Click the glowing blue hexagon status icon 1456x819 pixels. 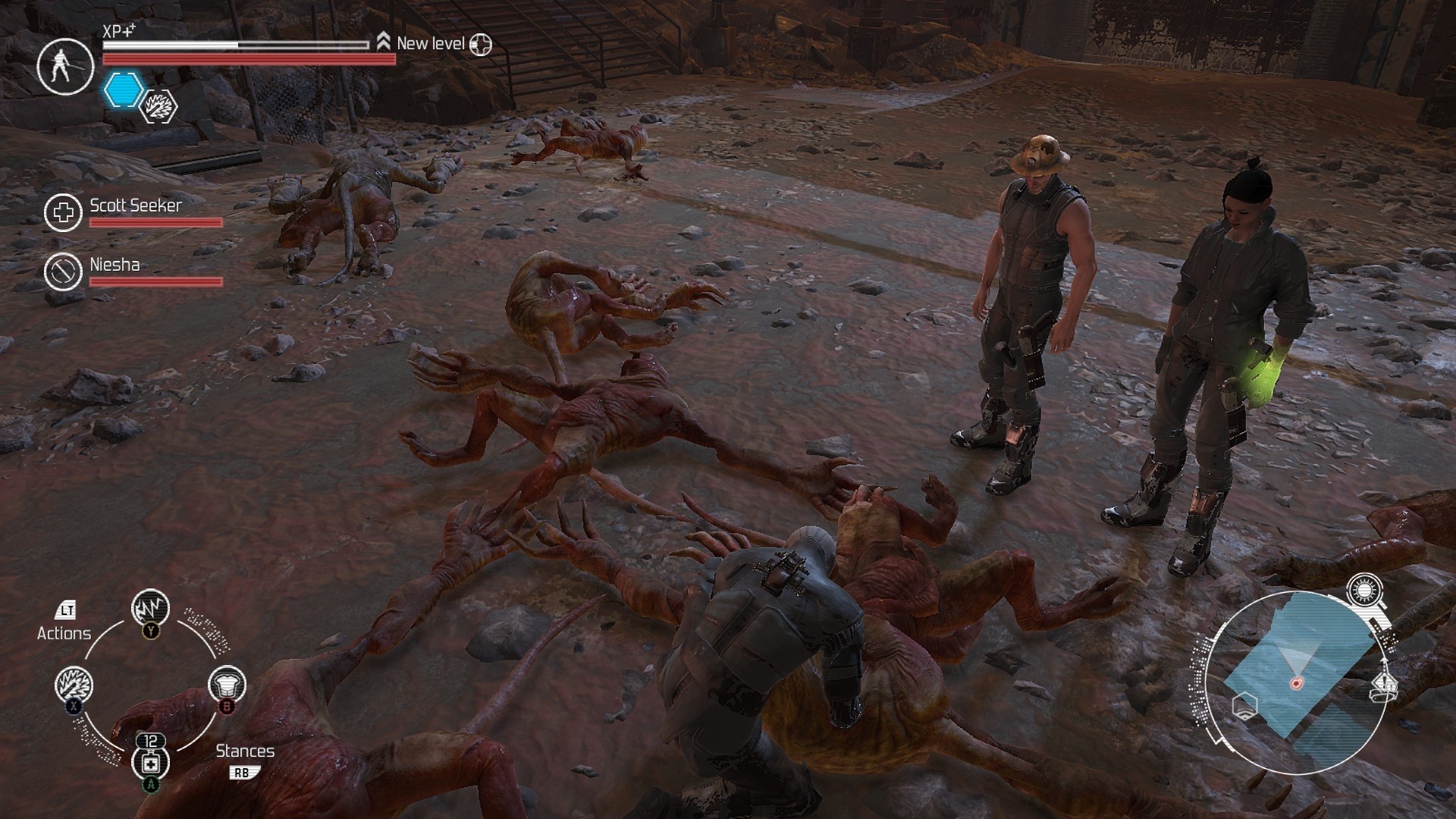(x=123, y=90)
